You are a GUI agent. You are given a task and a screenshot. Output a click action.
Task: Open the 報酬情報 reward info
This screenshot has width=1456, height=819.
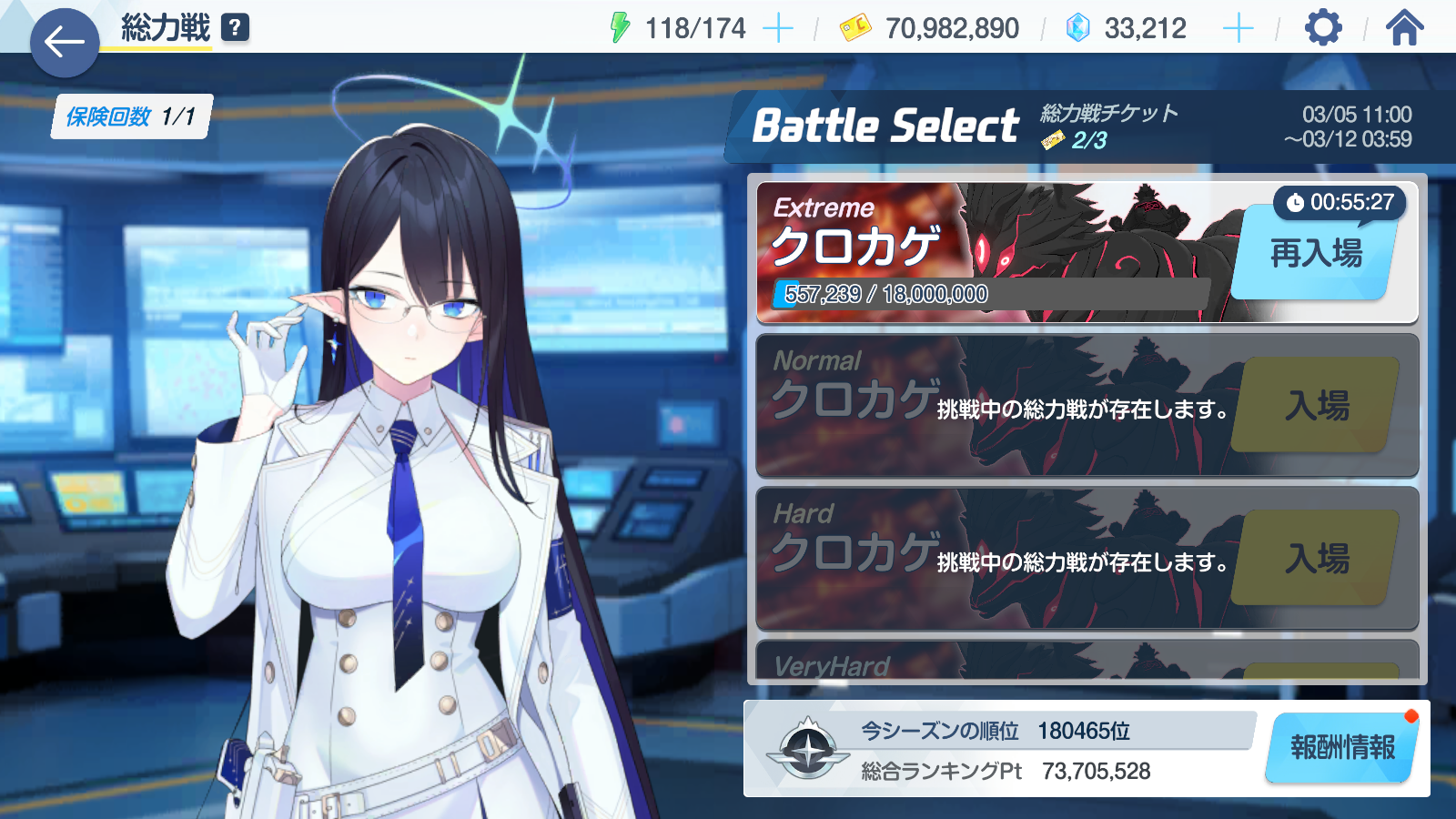click(x=1342, y=748)
